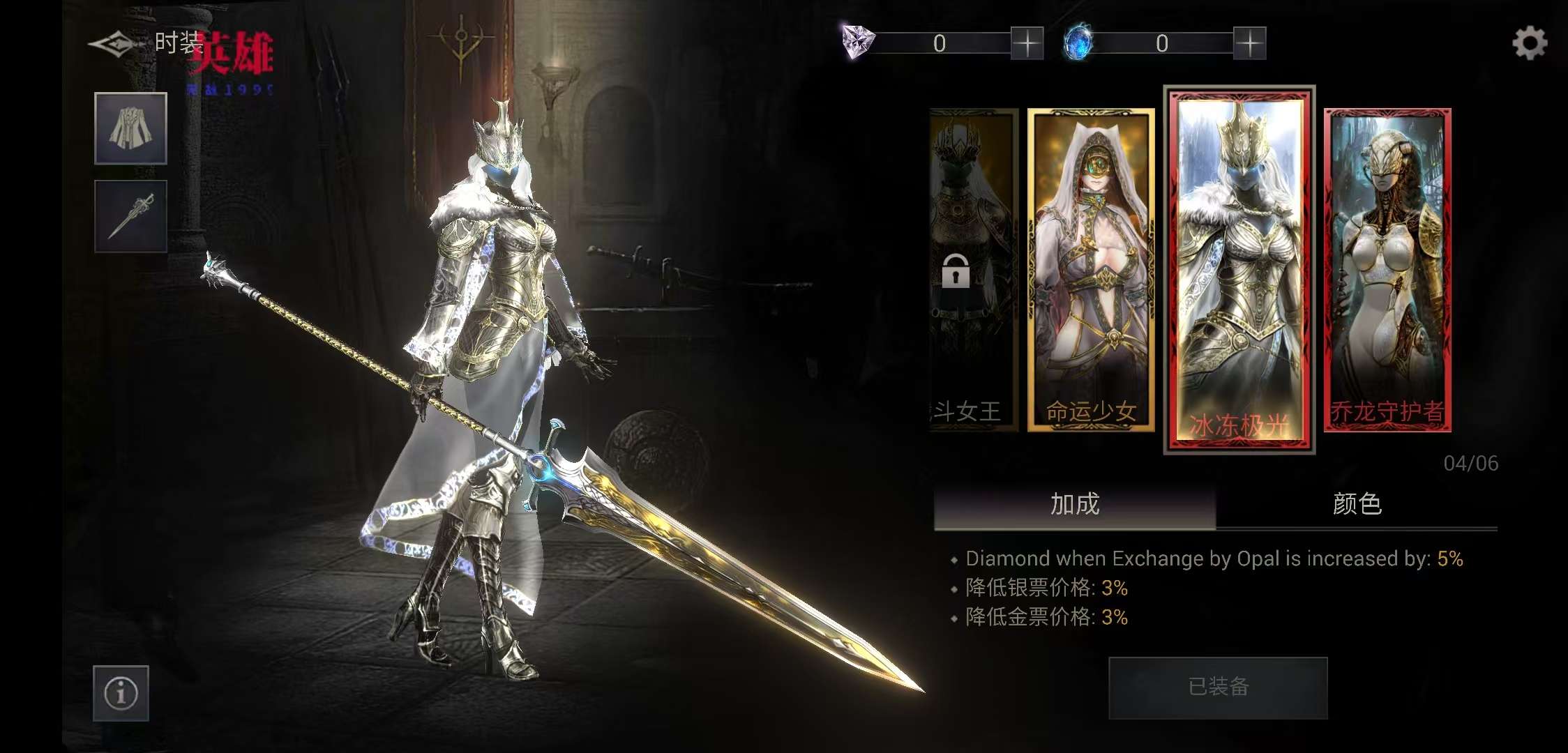
Task: Open the info panel
Action: pos(121,693)
